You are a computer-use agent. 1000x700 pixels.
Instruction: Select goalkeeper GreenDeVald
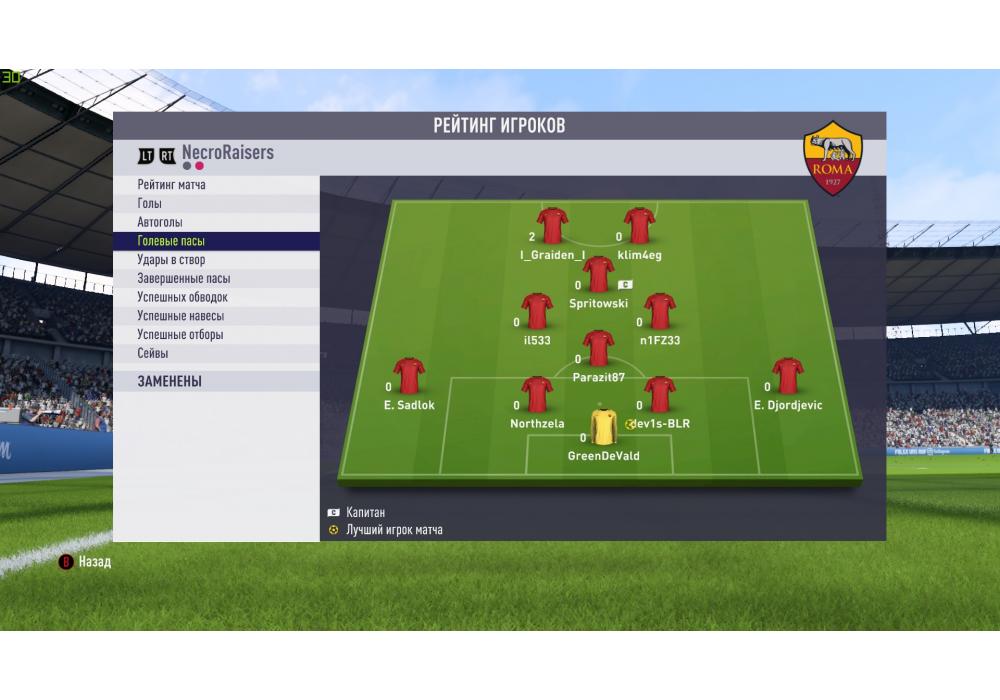604,428
